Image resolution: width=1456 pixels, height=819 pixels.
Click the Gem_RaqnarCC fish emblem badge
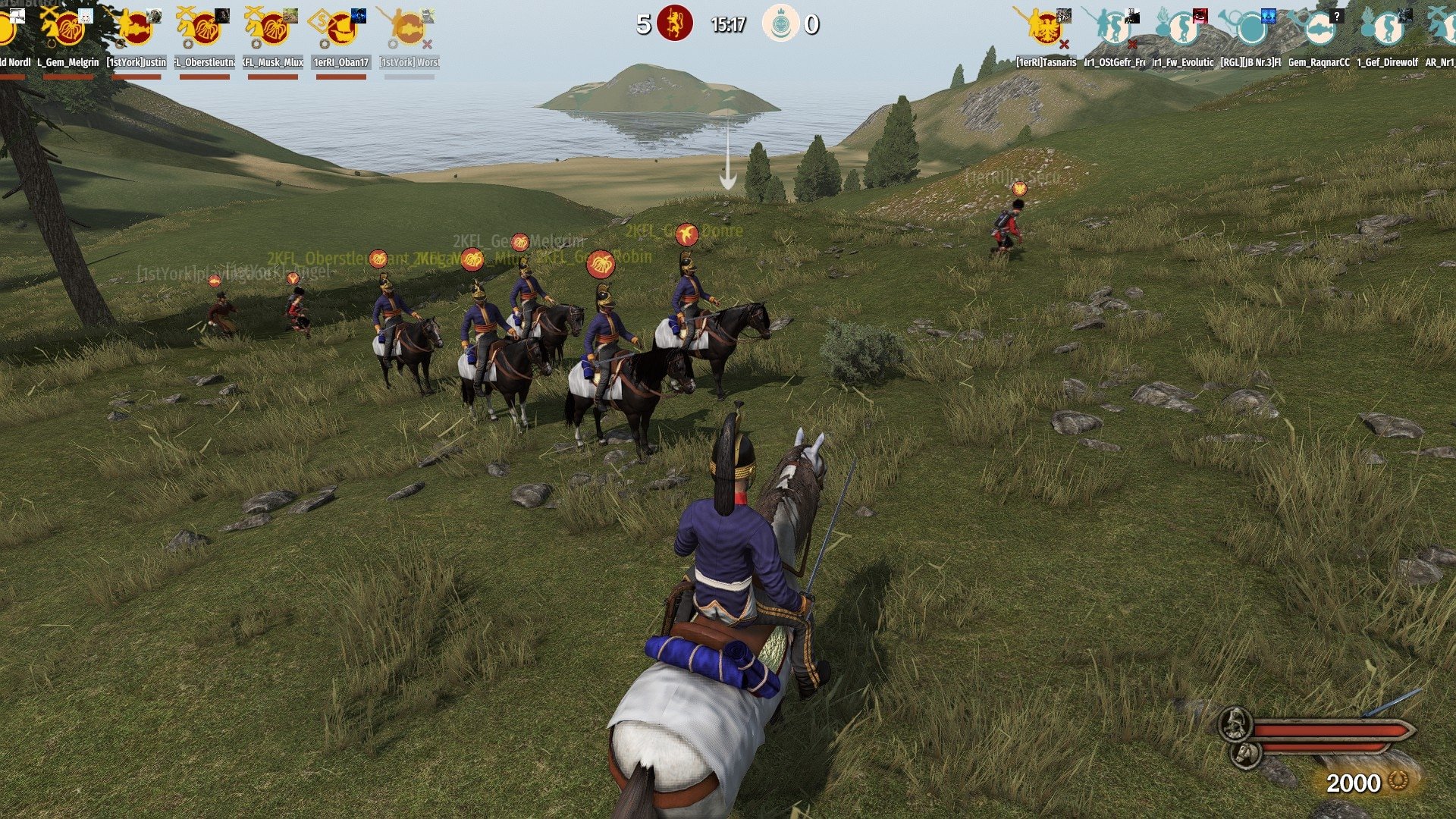pos(1319,29)
